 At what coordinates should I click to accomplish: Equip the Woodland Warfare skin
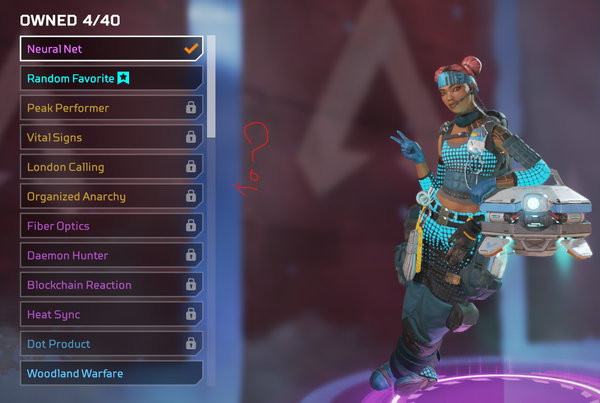110,373
